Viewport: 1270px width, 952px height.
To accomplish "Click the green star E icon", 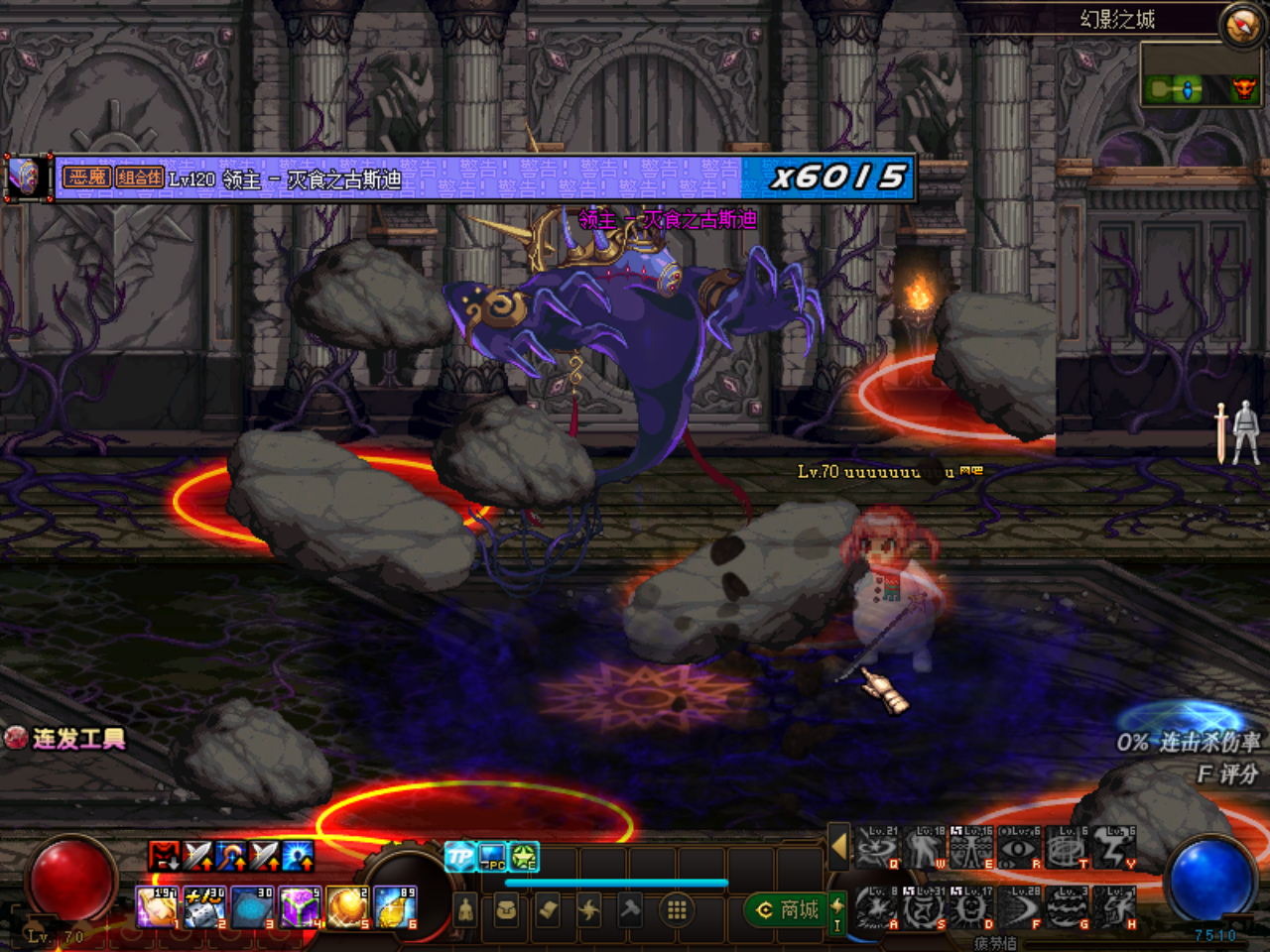I will point(524,857).
